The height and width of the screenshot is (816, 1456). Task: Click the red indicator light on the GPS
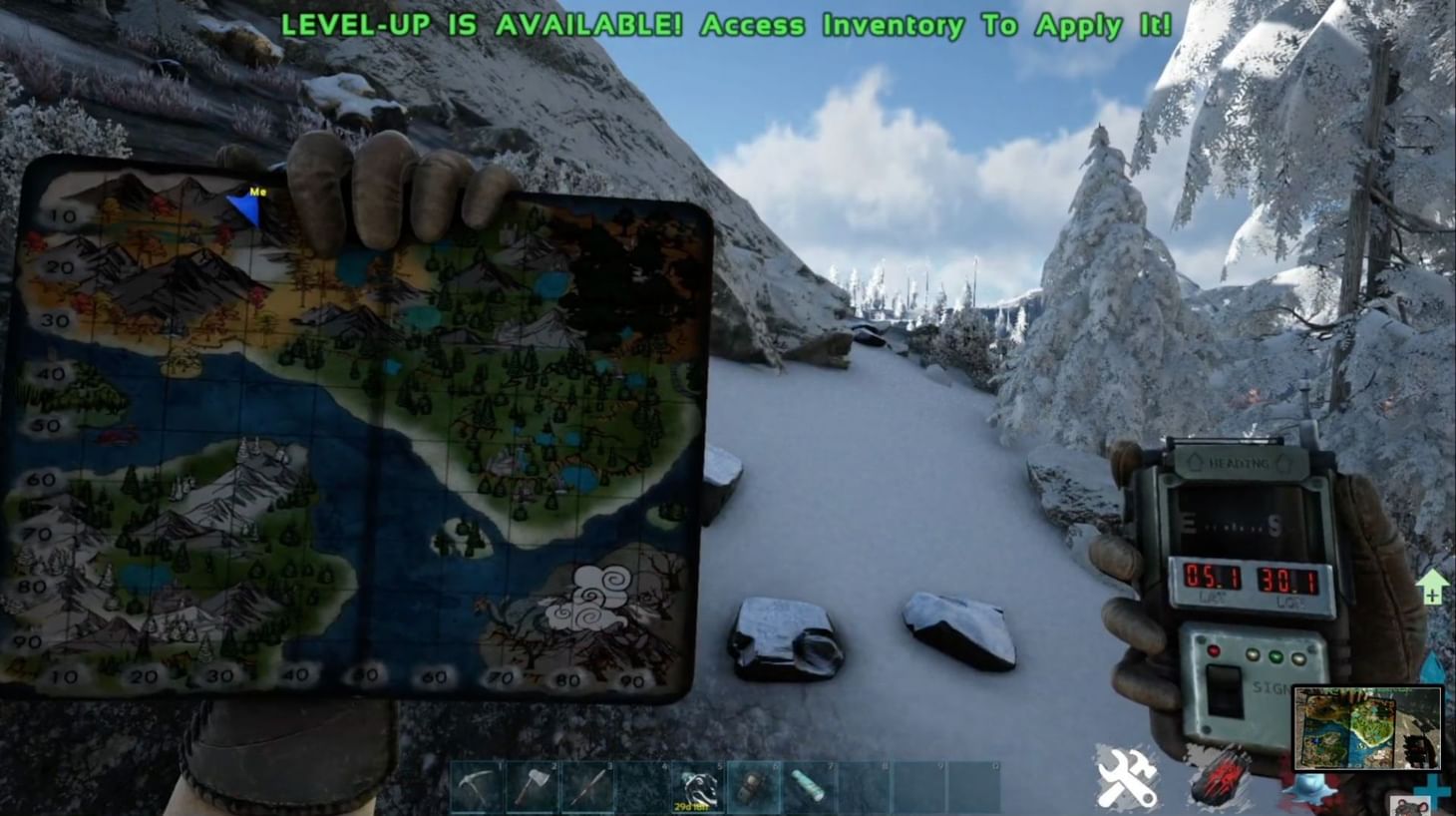click(1213, 651)
